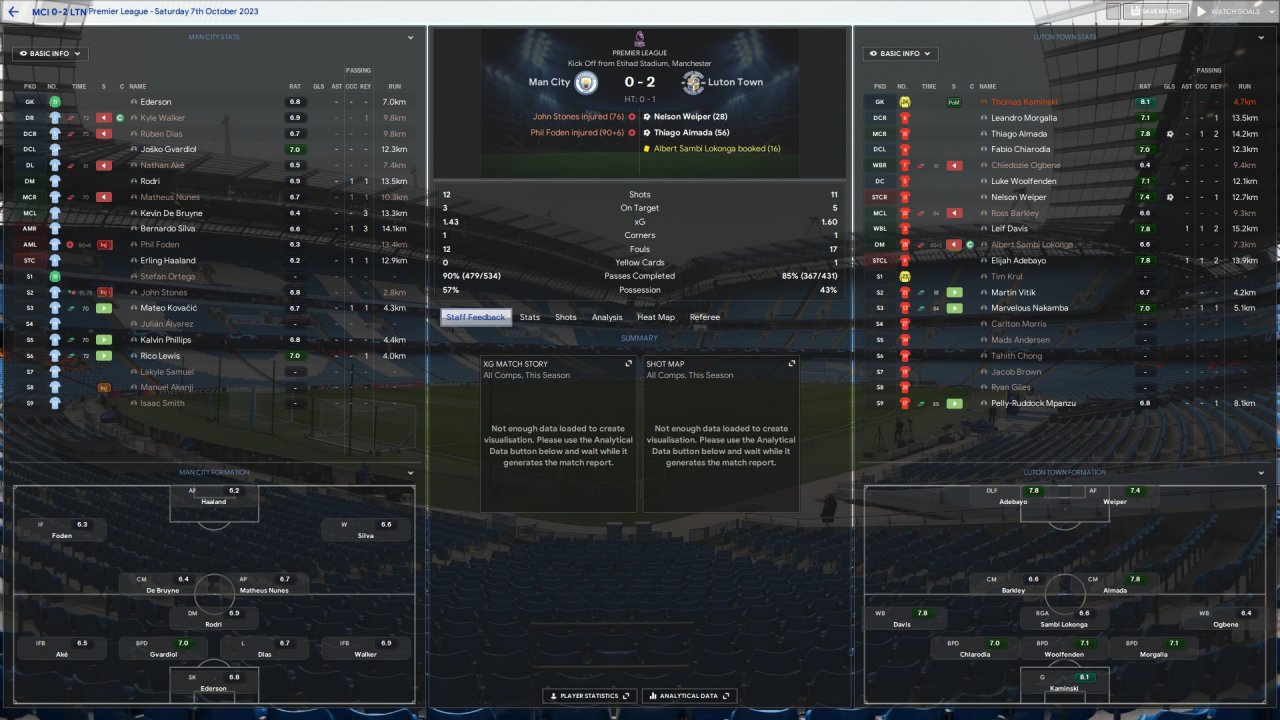Switch to the Referee tab
The height and width of the screenshot is (720, 1280).
[705, 317]
